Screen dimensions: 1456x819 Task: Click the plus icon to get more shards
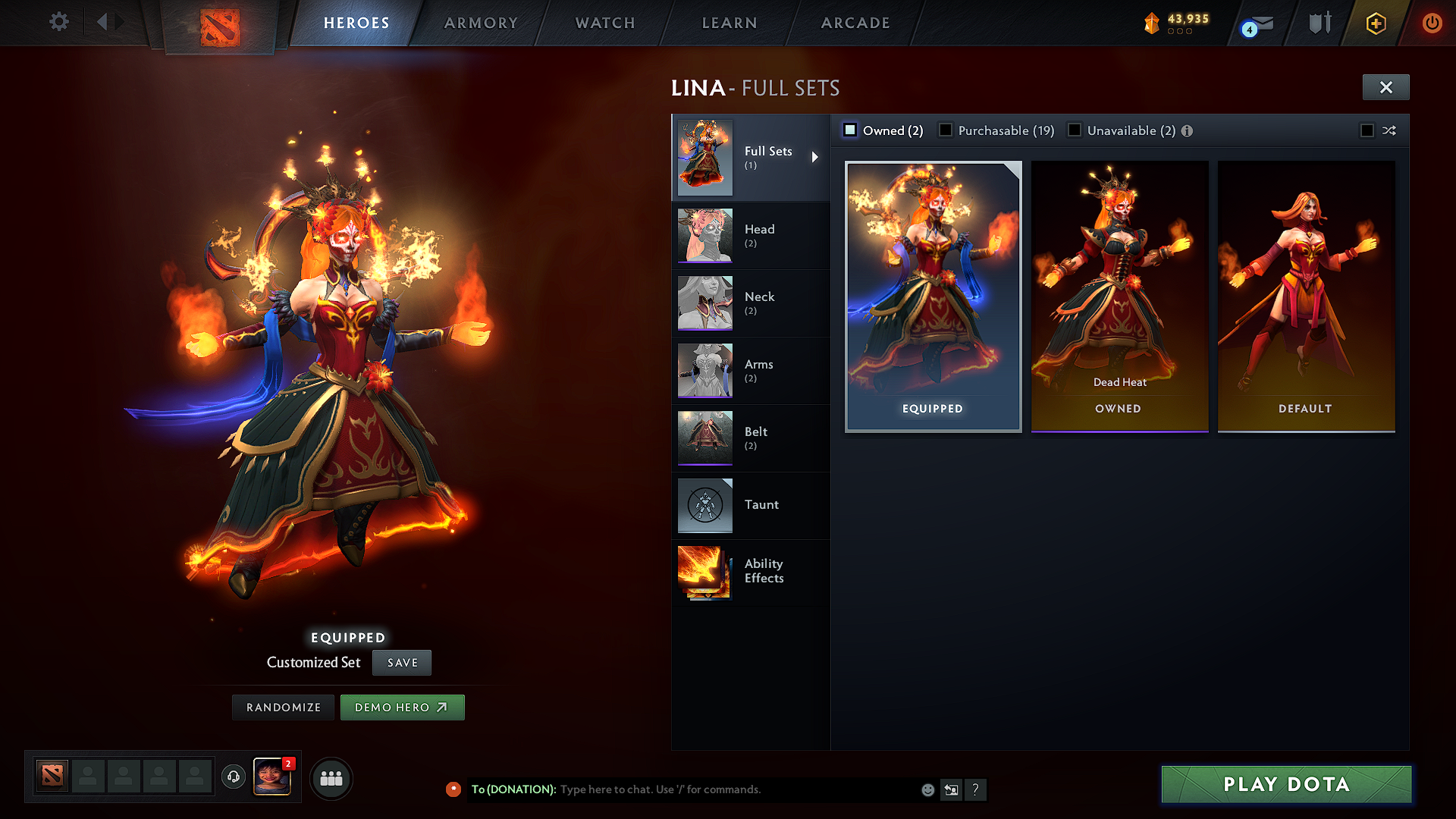point(1375,23)
